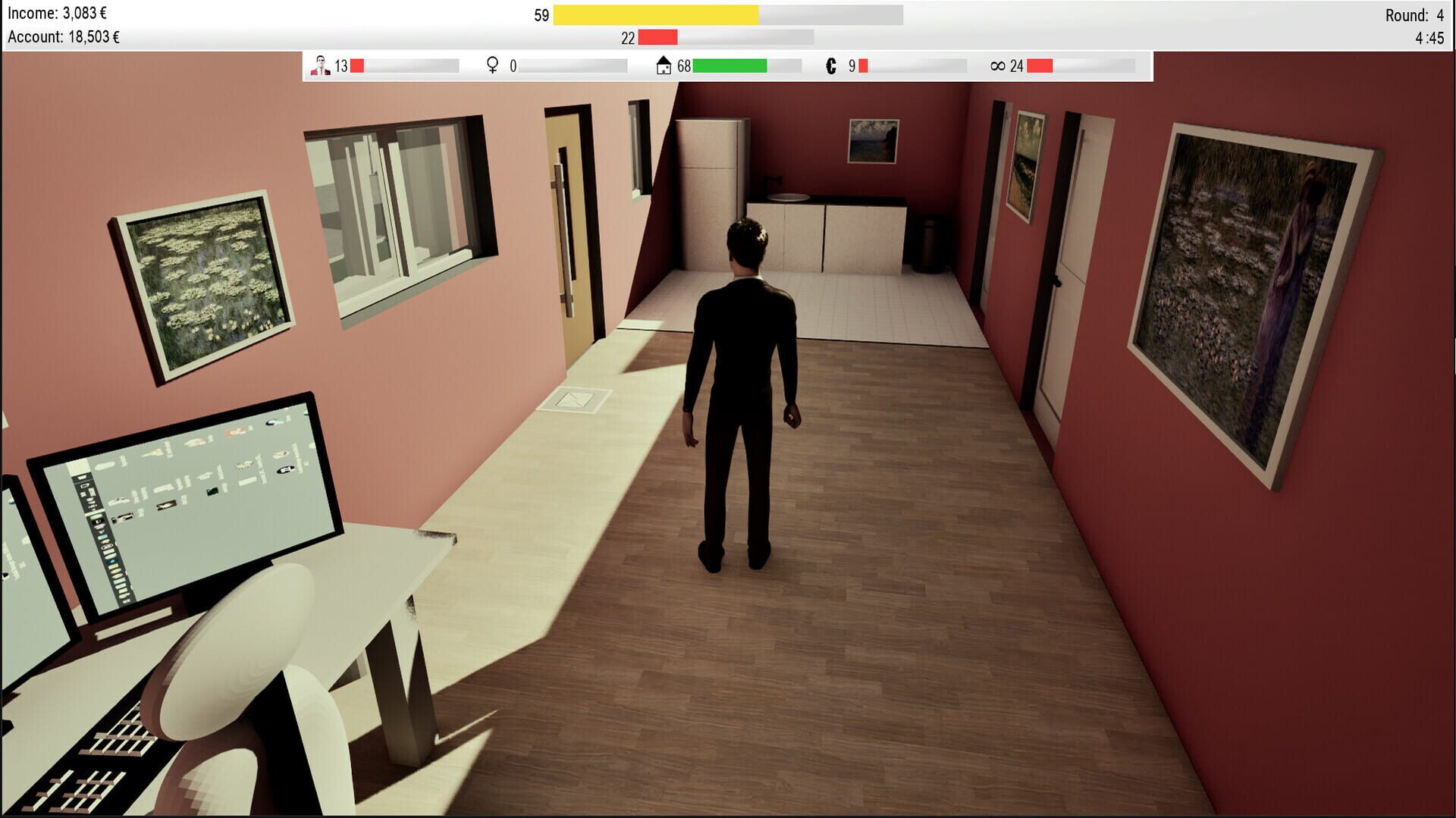Toggle the green house stat bar
This screenshot has width=1456, height=818.
point(728,66)
